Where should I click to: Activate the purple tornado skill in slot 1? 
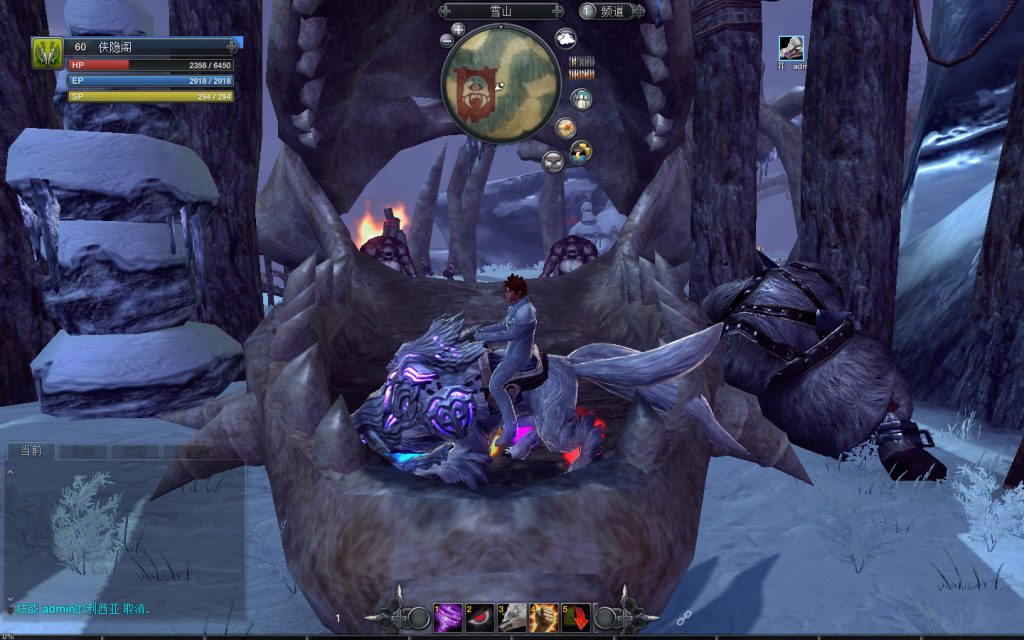click(x=447, y=617)
